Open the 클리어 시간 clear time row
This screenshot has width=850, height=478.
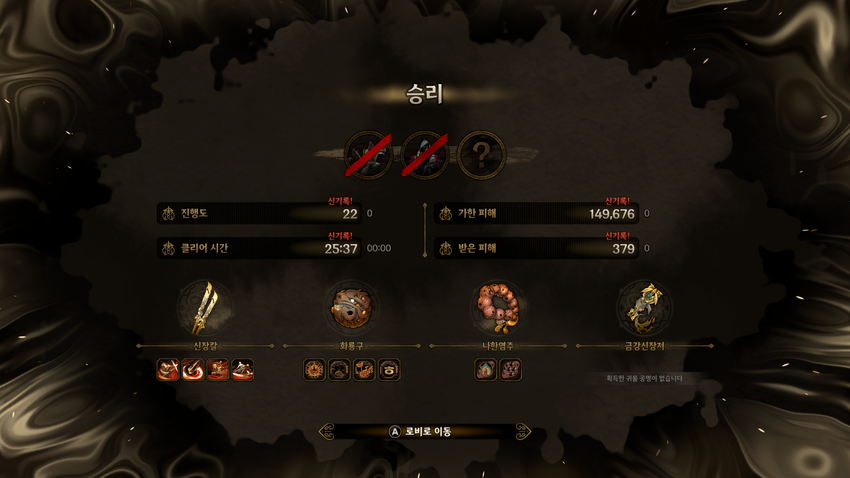tap(260, 247)
